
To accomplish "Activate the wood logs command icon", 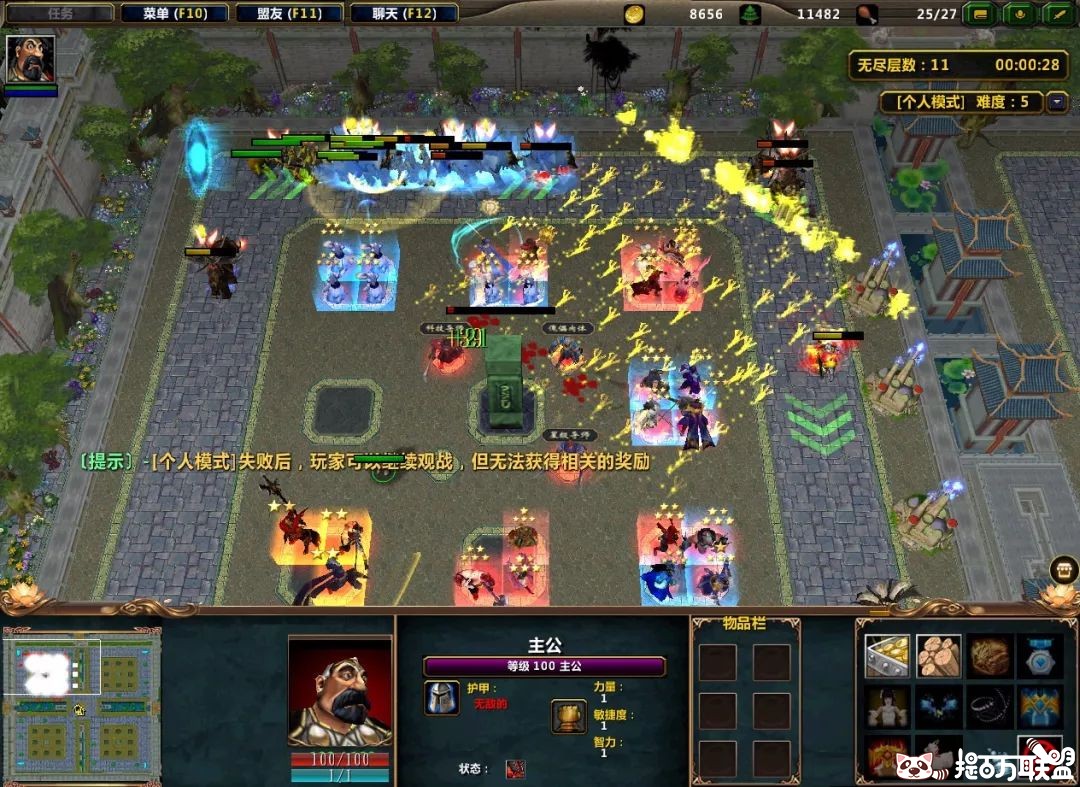I will click(938, 656).
